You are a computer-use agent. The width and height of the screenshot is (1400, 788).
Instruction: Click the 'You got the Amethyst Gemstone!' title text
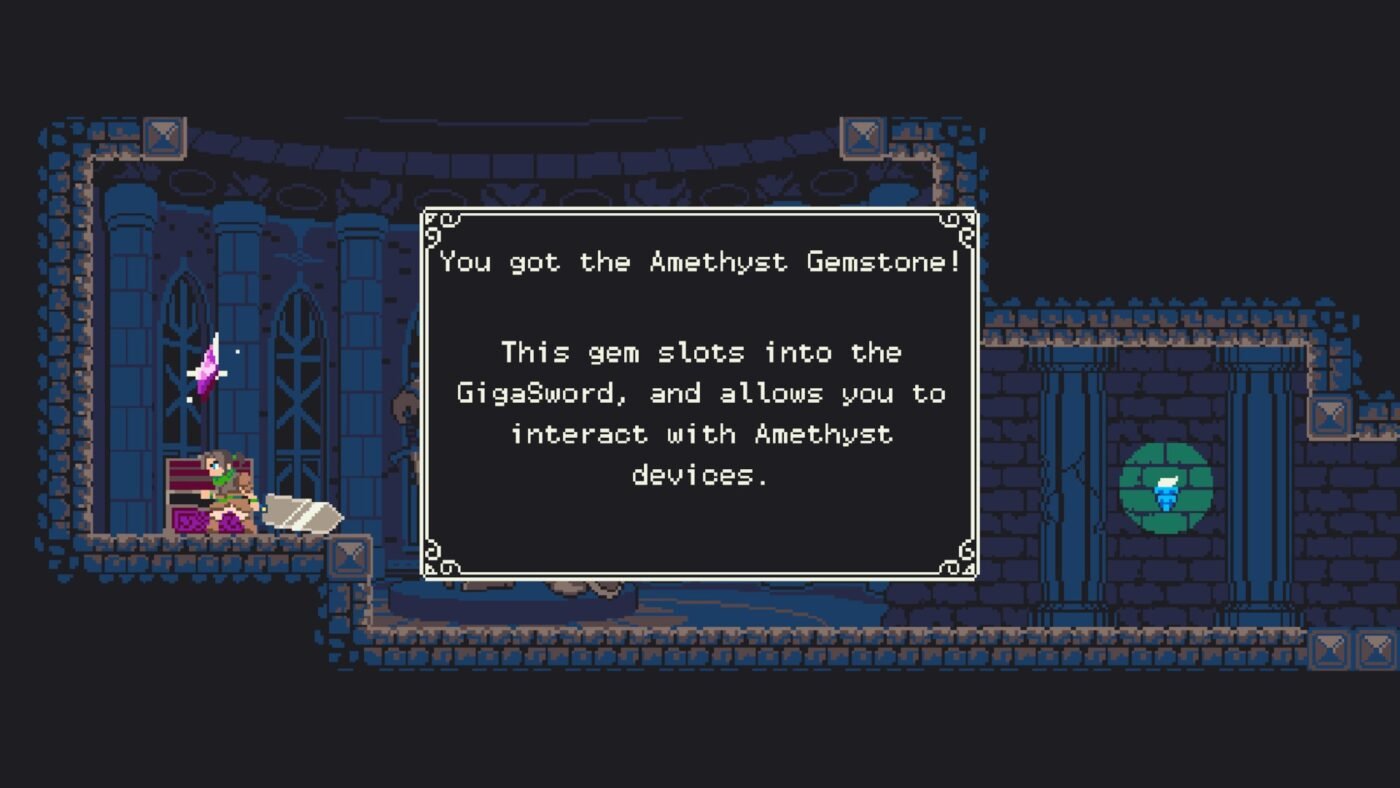pos(700,262)
